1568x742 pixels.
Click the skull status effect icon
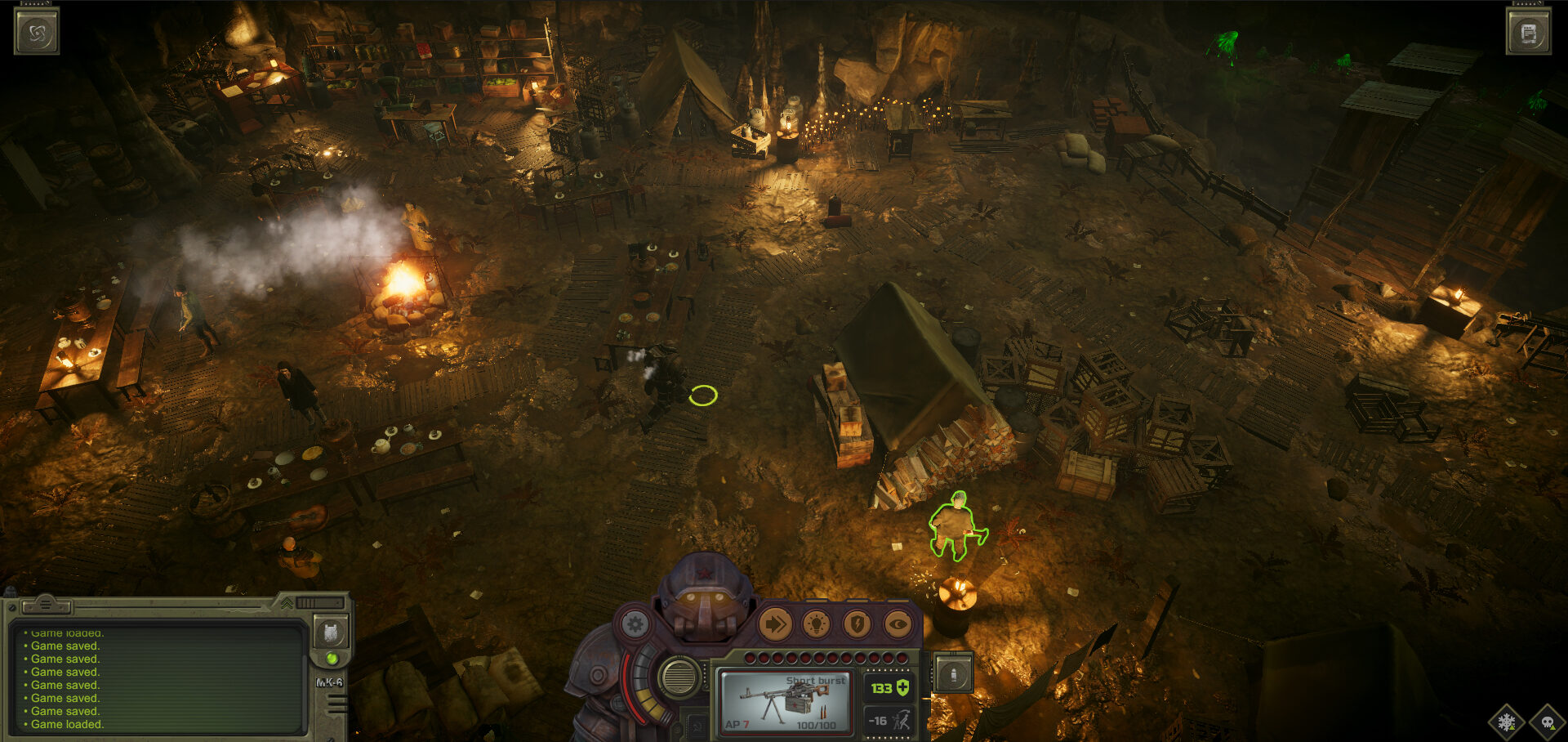[x=1547, y=722]
